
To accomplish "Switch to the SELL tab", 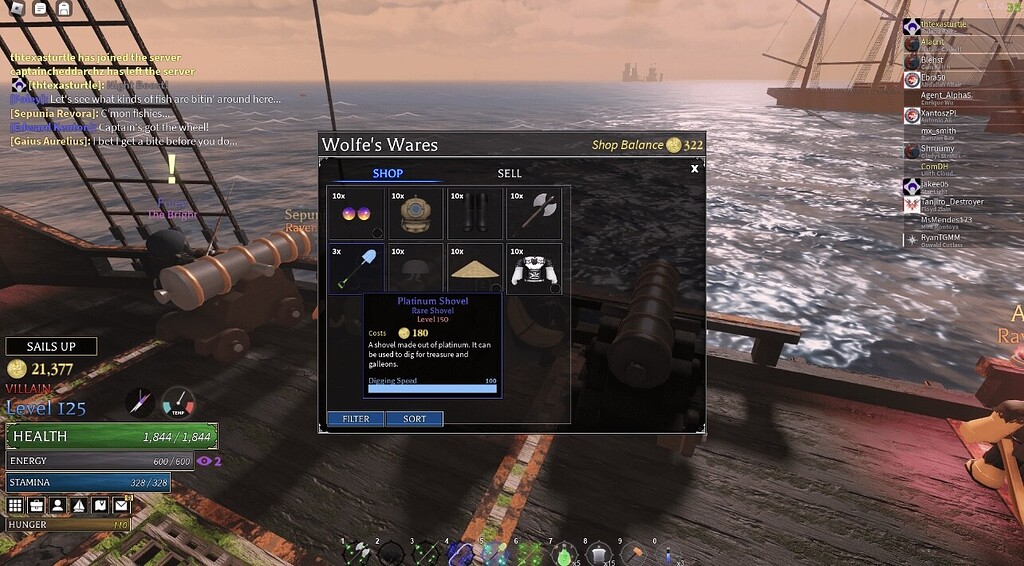I will (509, 173).
